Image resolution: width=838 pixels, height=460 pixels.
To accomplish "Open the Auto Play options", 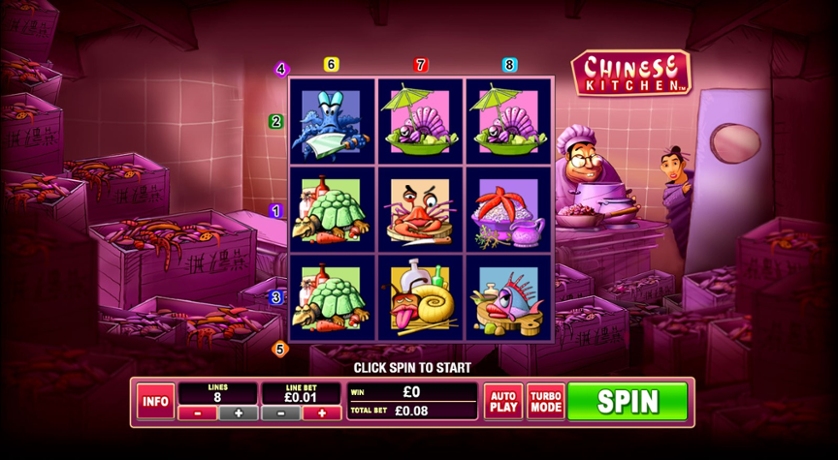I will point(503,401).
